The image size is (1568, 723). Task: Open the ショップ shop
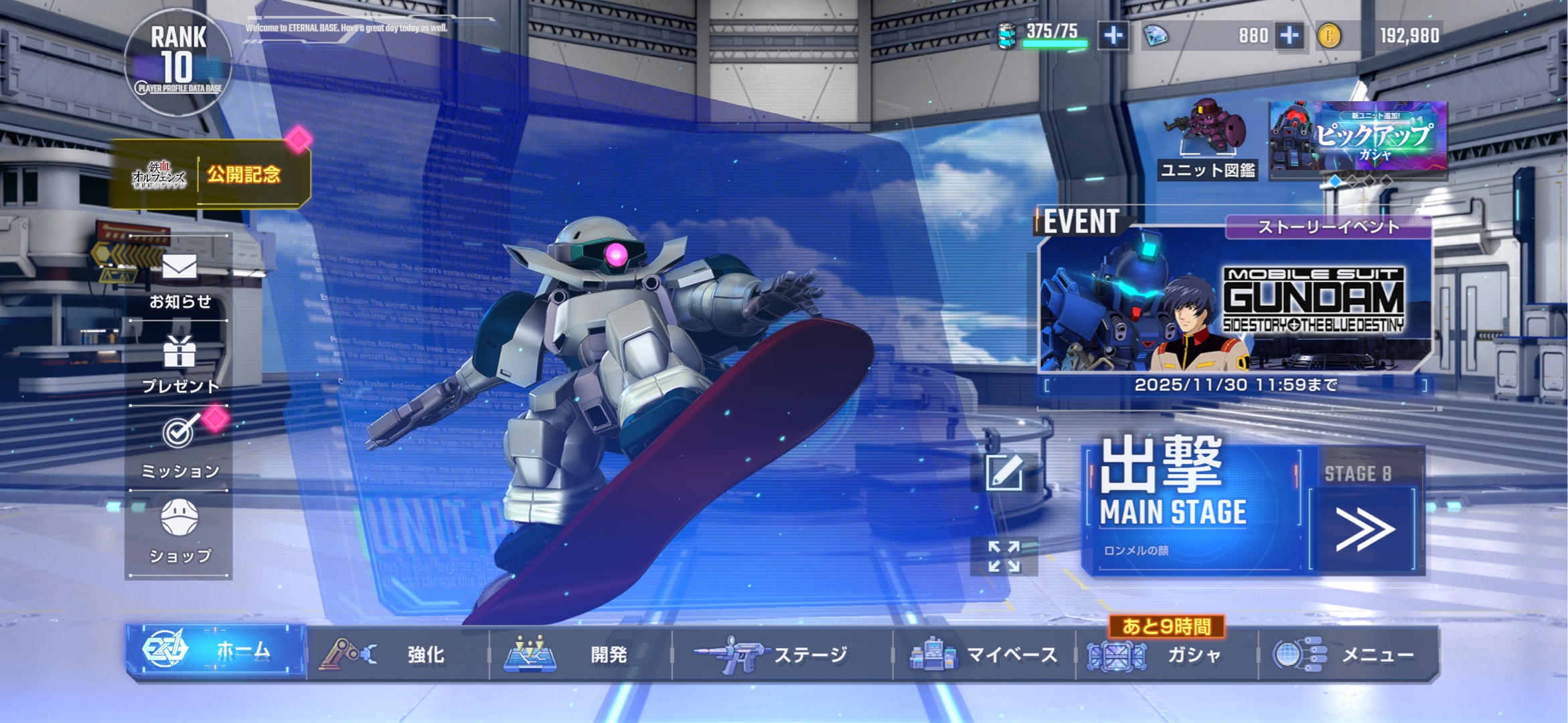click(x=179, y=533)
